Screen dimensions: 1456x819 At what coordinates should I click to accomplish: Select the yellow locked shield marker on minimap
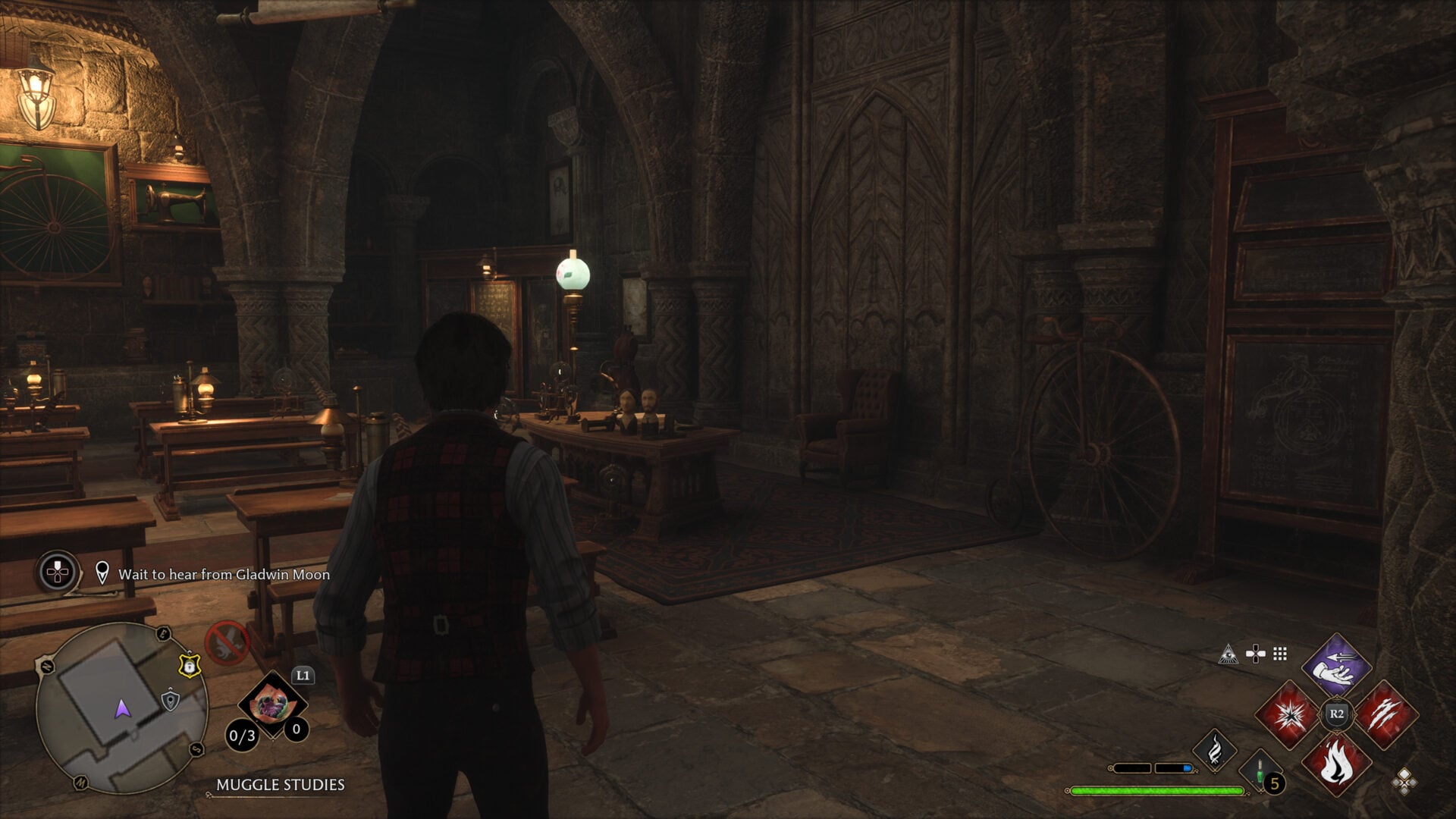pyautogui.click(x=187, y=665)
